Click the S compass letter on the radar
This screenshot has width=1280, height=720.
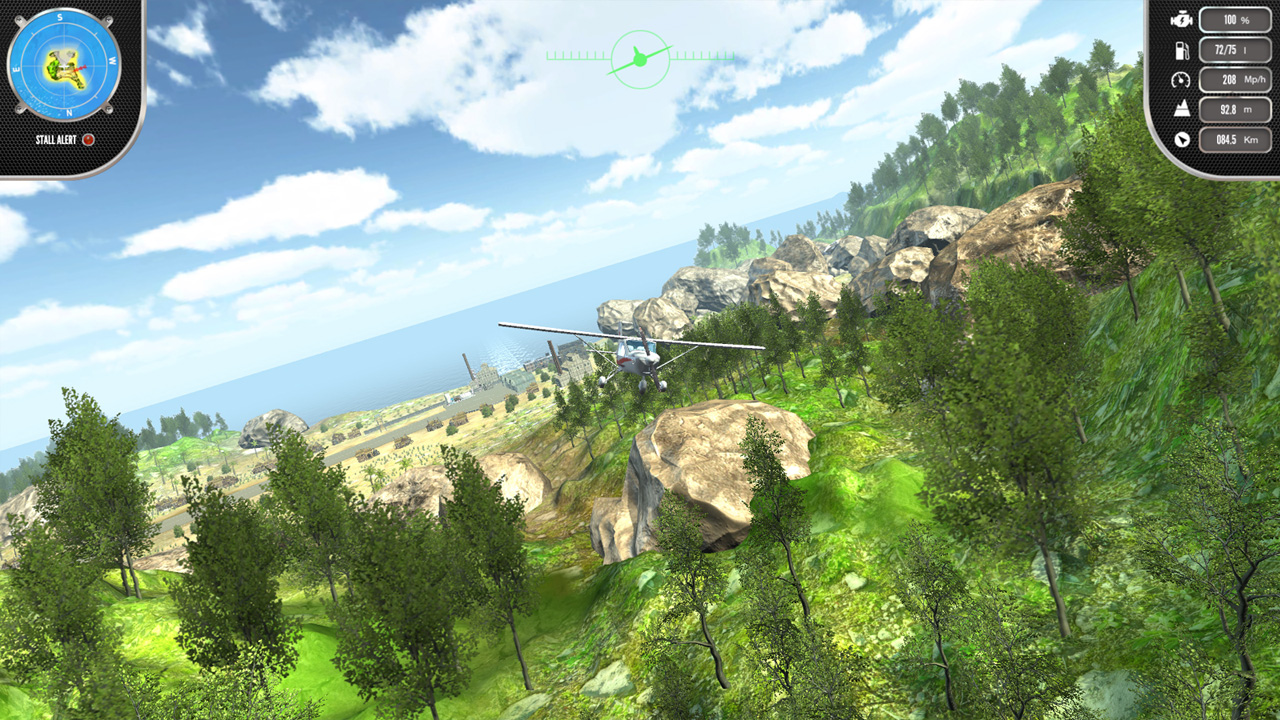coord(59,17)
